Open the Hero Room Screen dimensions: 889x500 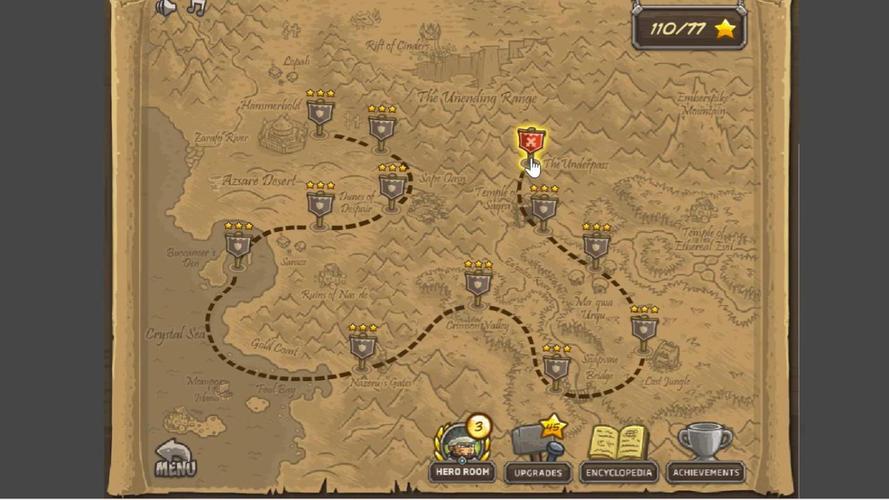(x=461, y=449)
